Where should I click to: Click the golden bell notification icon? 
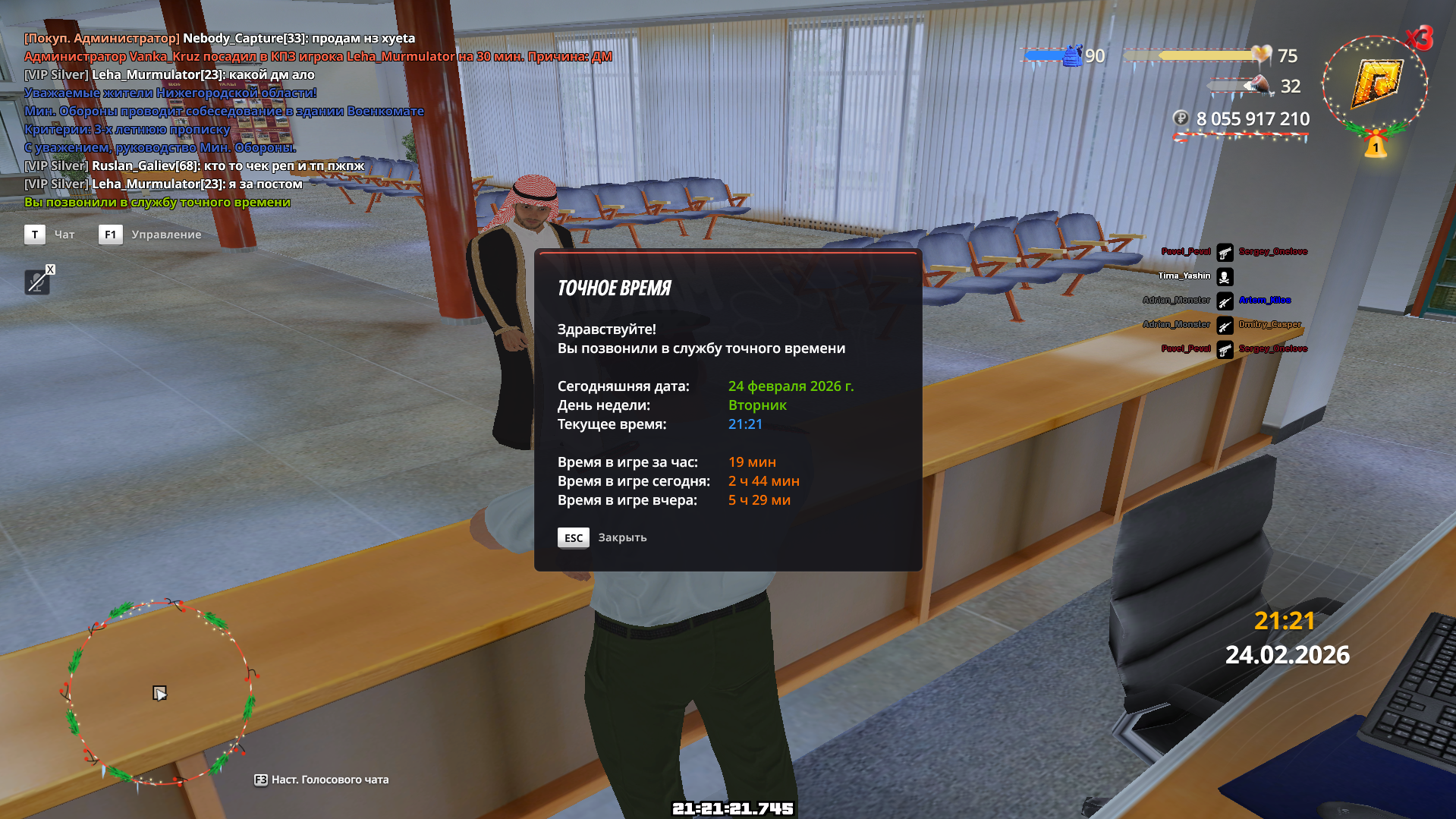(1376, 145)
